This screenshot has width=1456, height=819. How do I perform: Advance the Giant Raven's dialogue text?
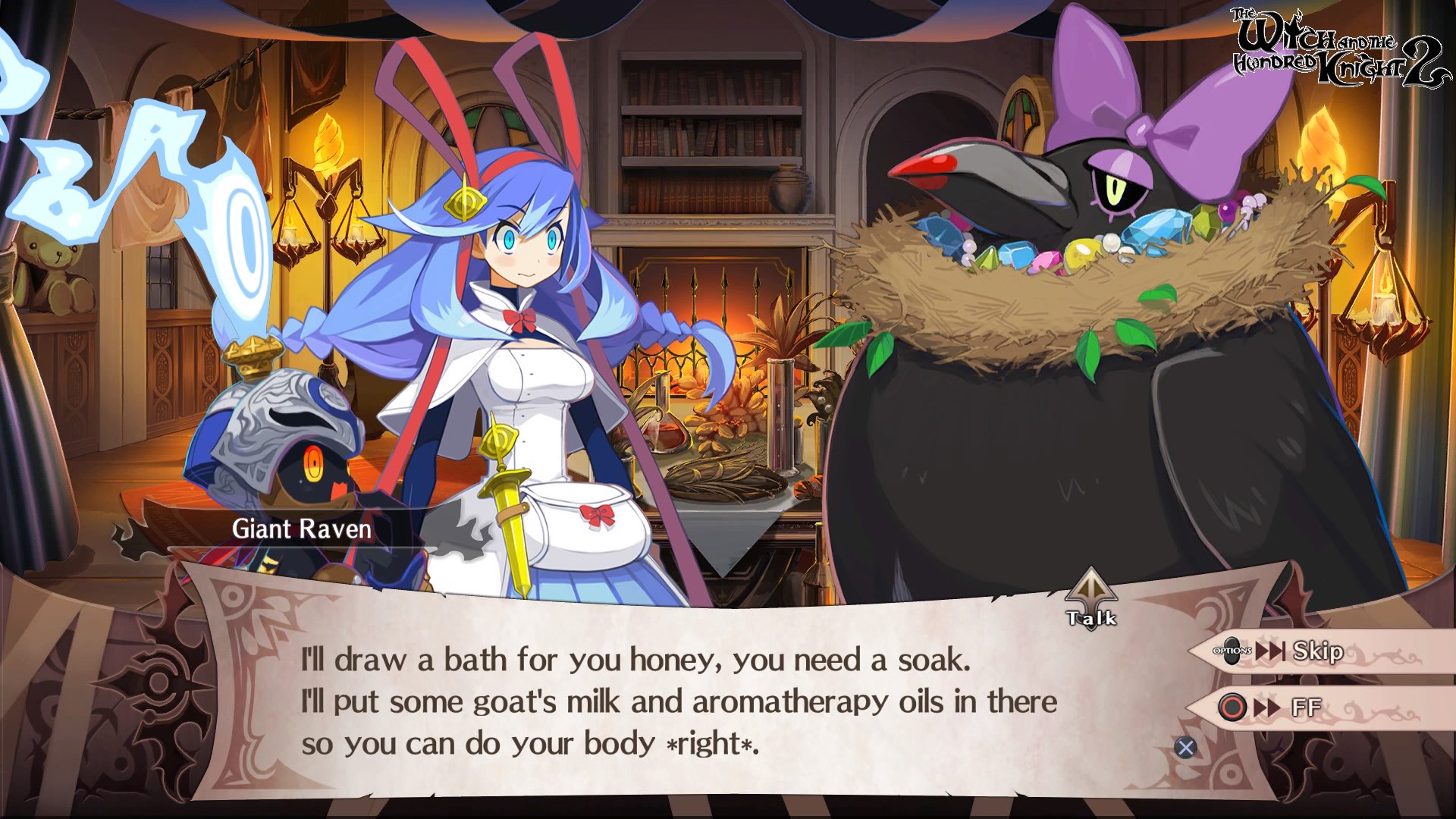(x=1185, y=748)
